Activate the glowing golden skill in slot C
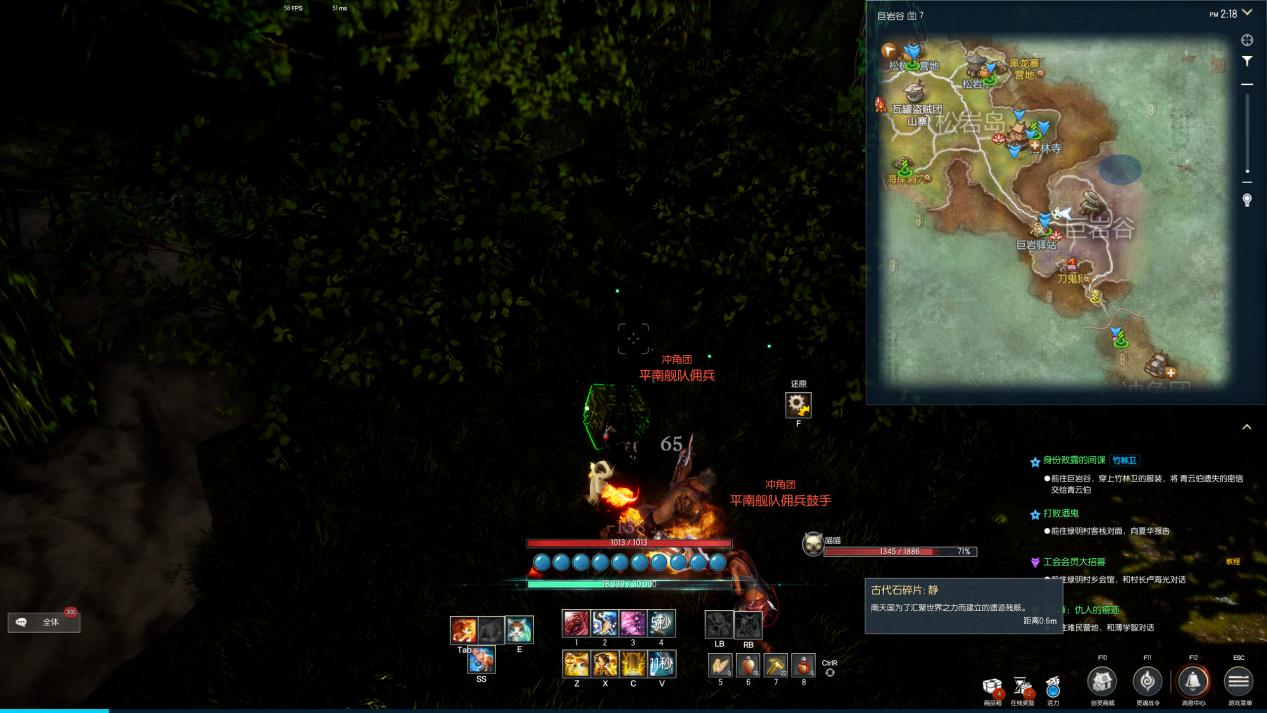This screenshot has width=1267, height=713. click(x=633, y=664)
